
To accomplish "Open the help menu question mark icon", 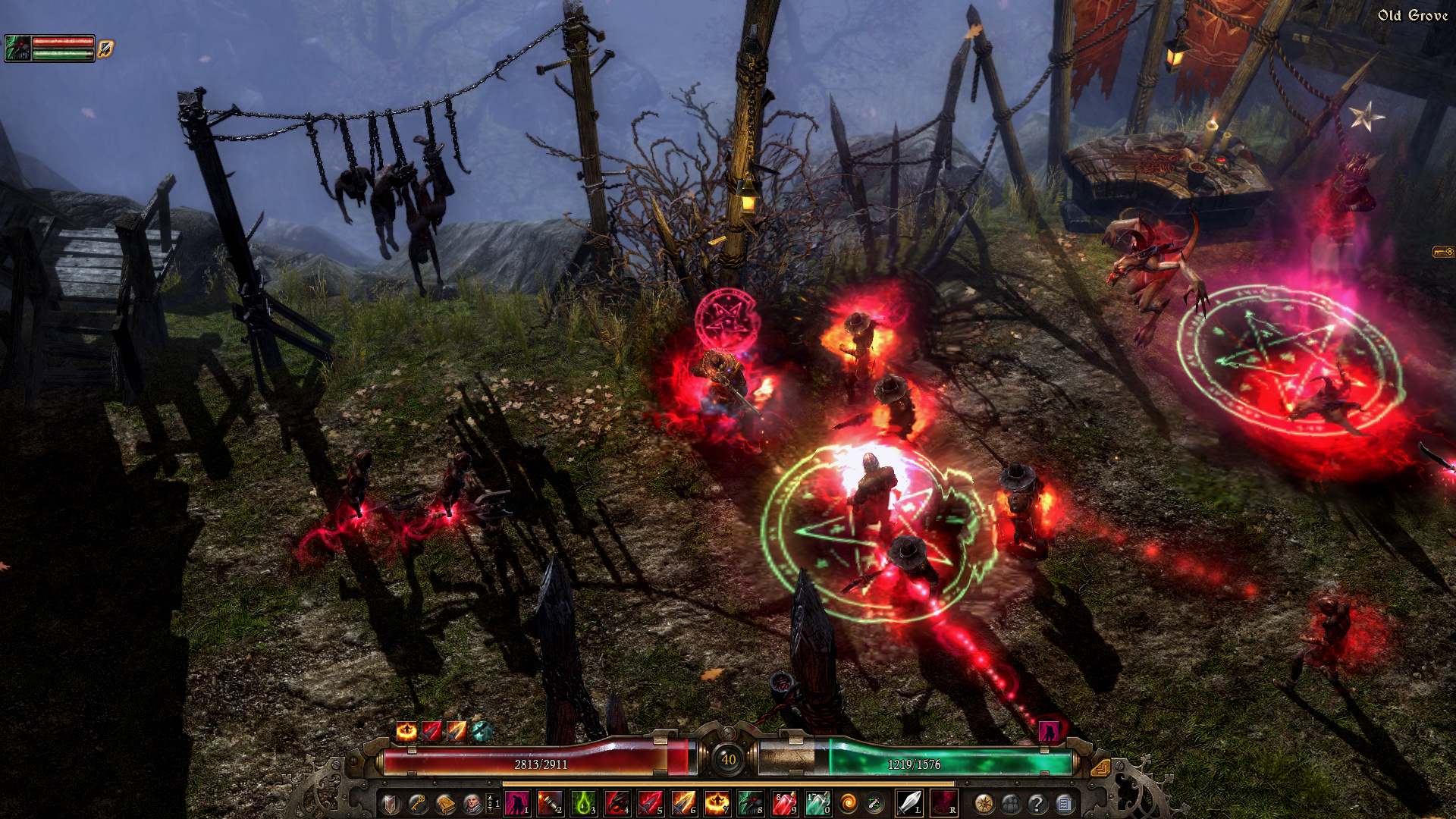I will [1037, 804].
